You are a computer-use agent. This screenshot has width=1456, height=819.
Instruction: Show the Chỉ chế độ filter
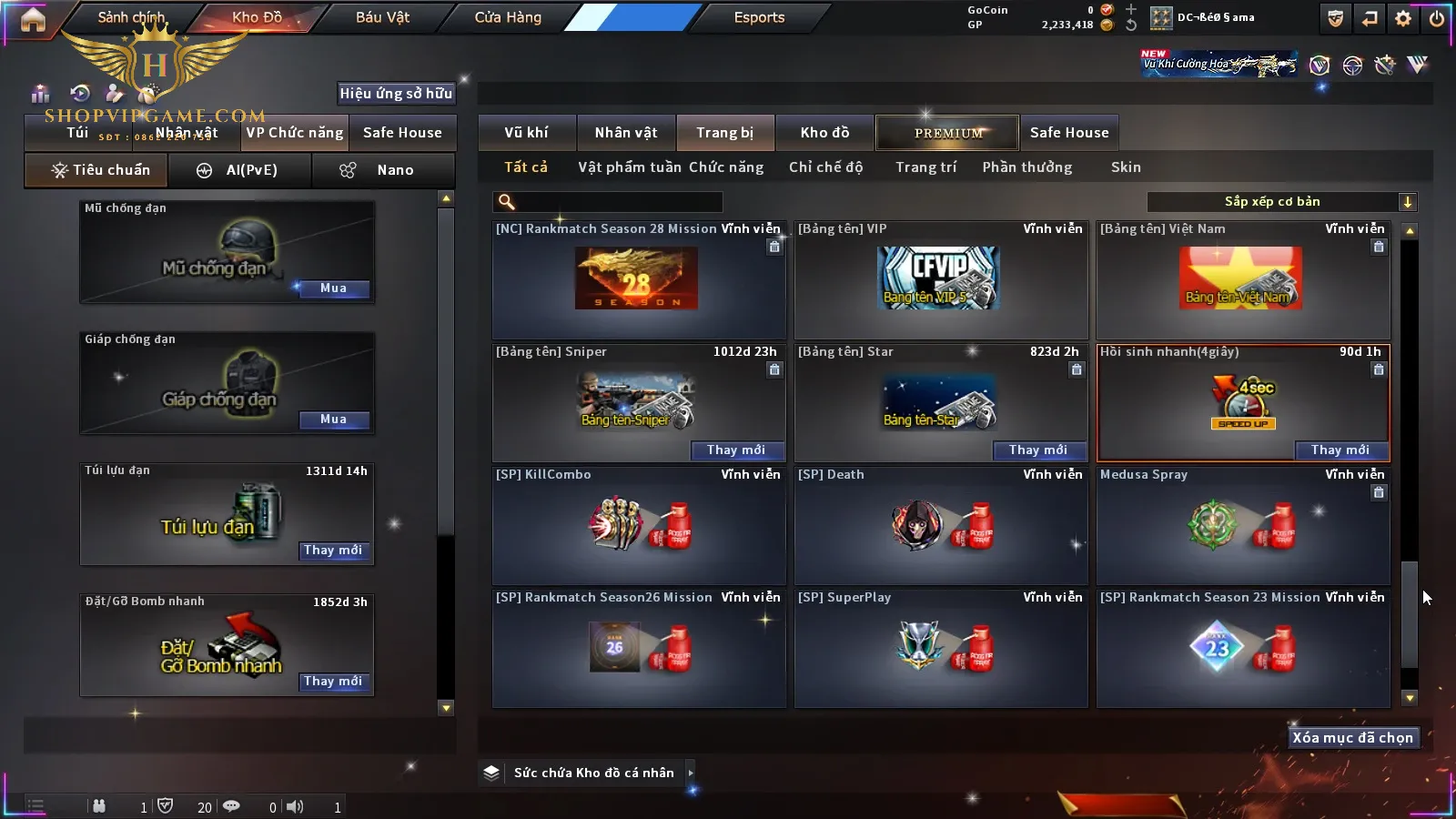825,167
